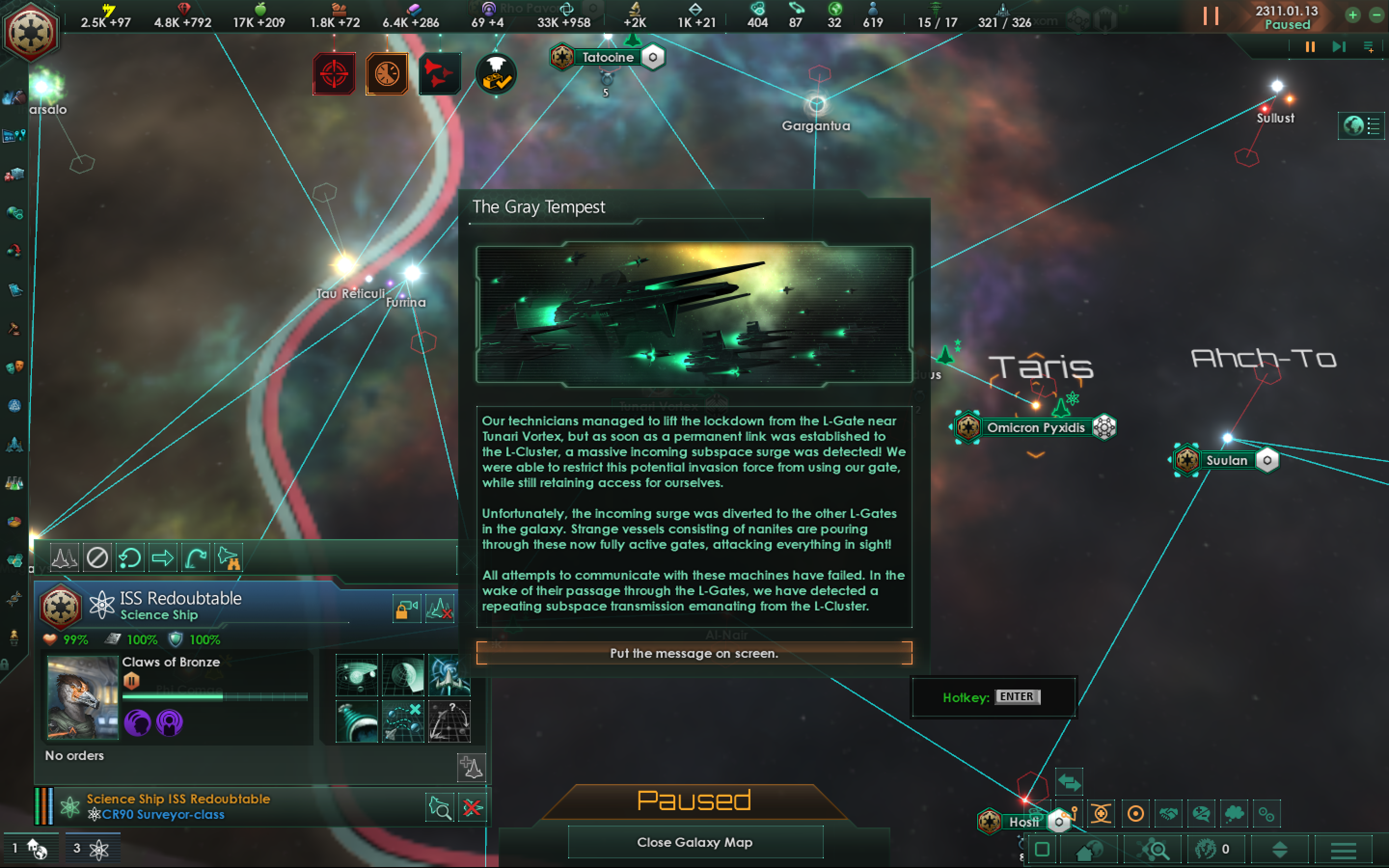
Task: Open the orange clock alert notification
Action: click(x=386, y=73)
